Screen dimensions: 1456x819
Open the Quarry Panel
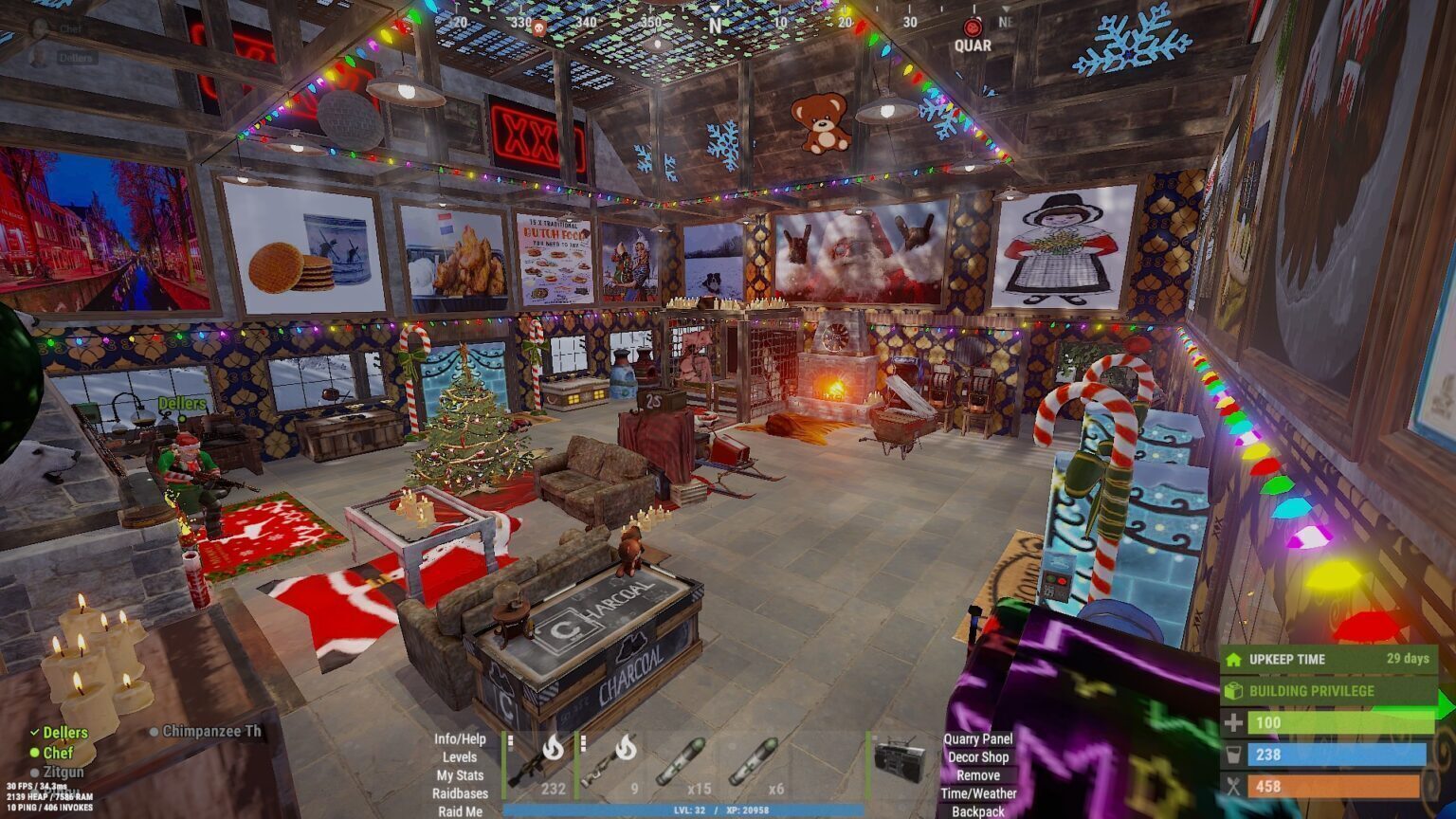click(978, 739)
